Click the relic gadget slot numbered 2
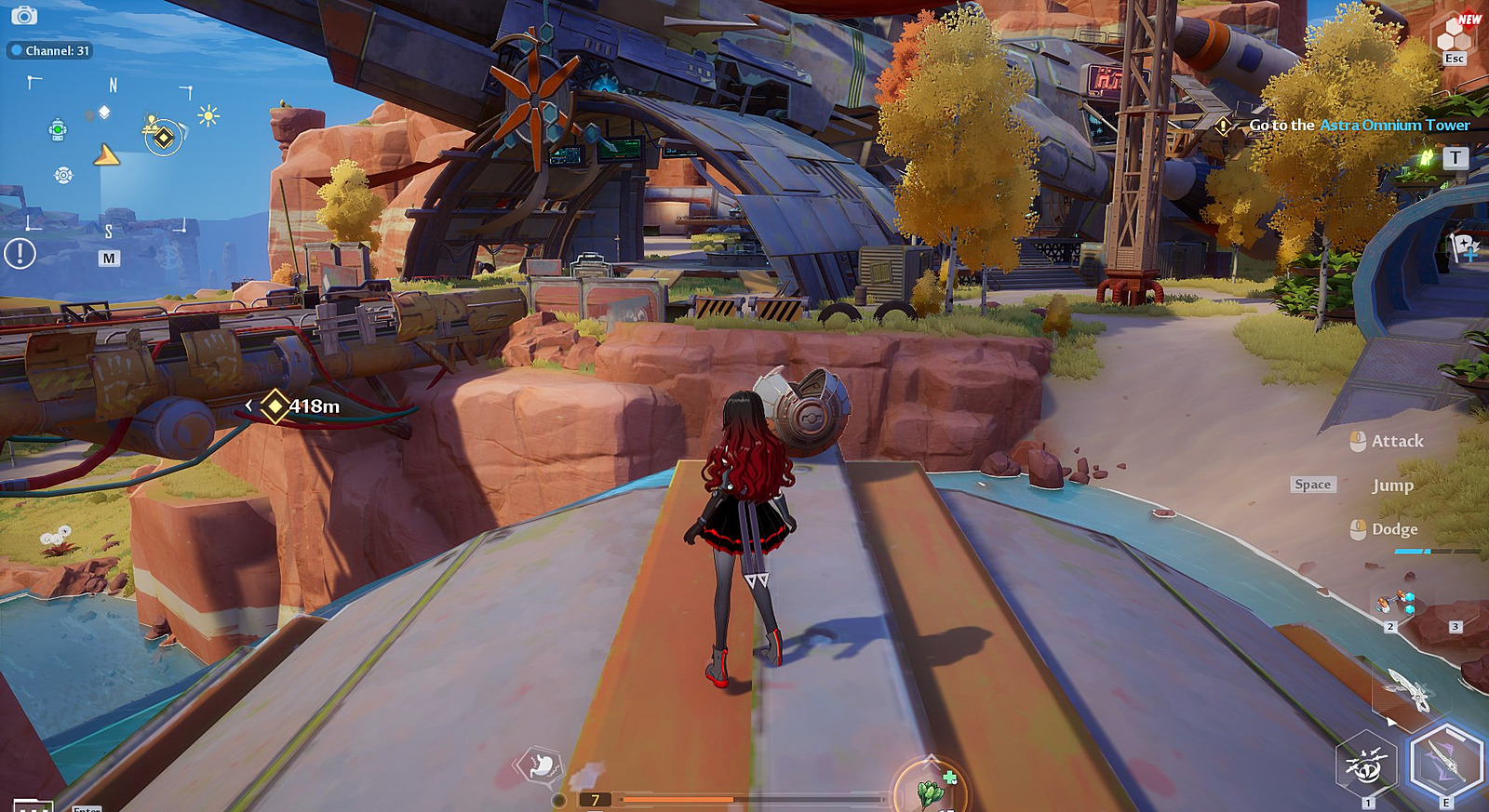Screen dimensions: 1489x812 pos(1395,605)
